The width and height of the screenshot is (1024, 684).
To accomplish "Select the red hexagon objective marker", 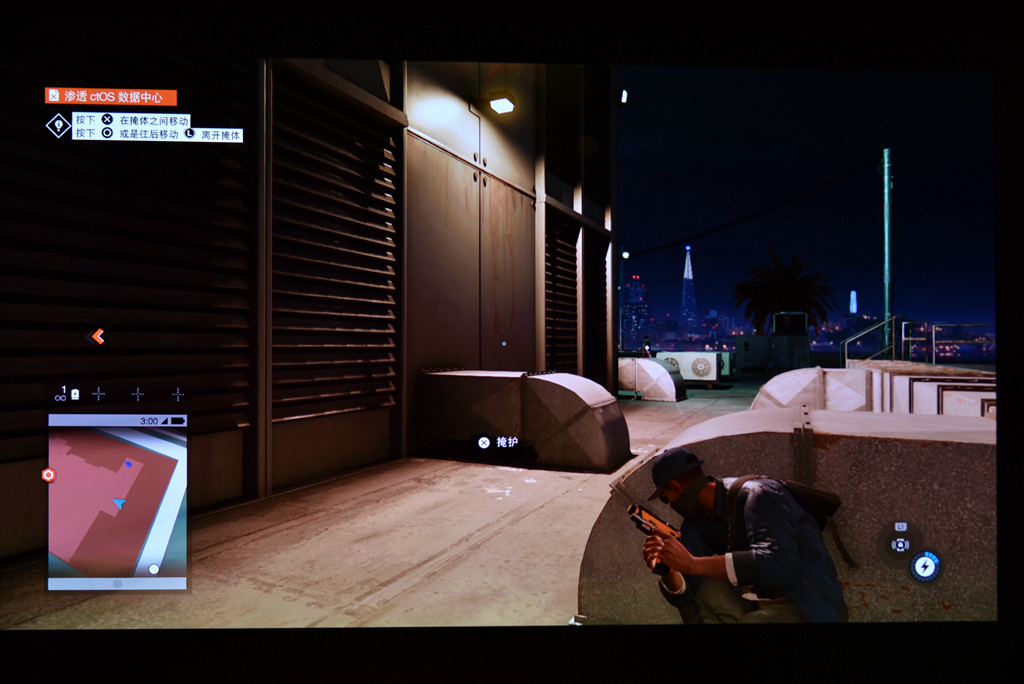I will [48, 475].
